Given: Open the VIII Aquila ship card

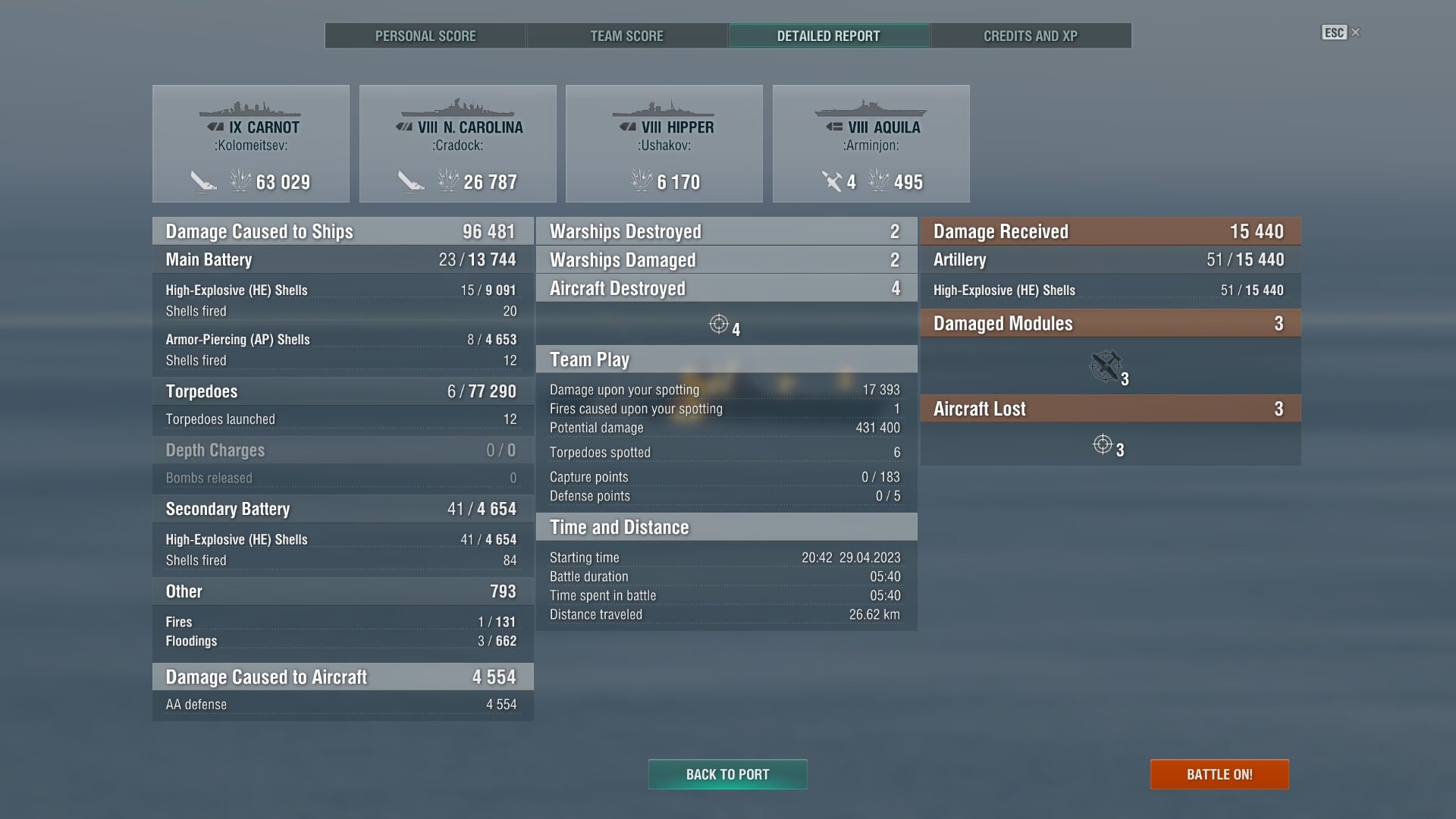Looking at the screenshot, I should click(x=871, y=144).
